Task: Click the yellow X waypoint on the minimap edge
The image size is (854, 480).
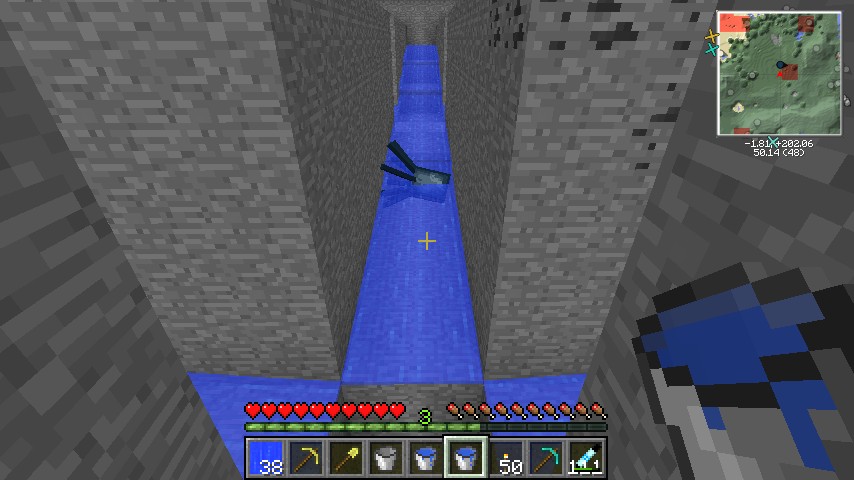Action: pos(712,36)
